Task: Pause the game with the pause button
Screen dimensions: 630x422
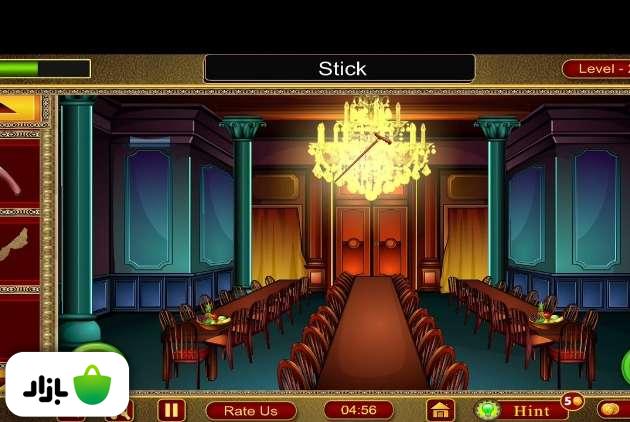Action: tap(171, 410)
